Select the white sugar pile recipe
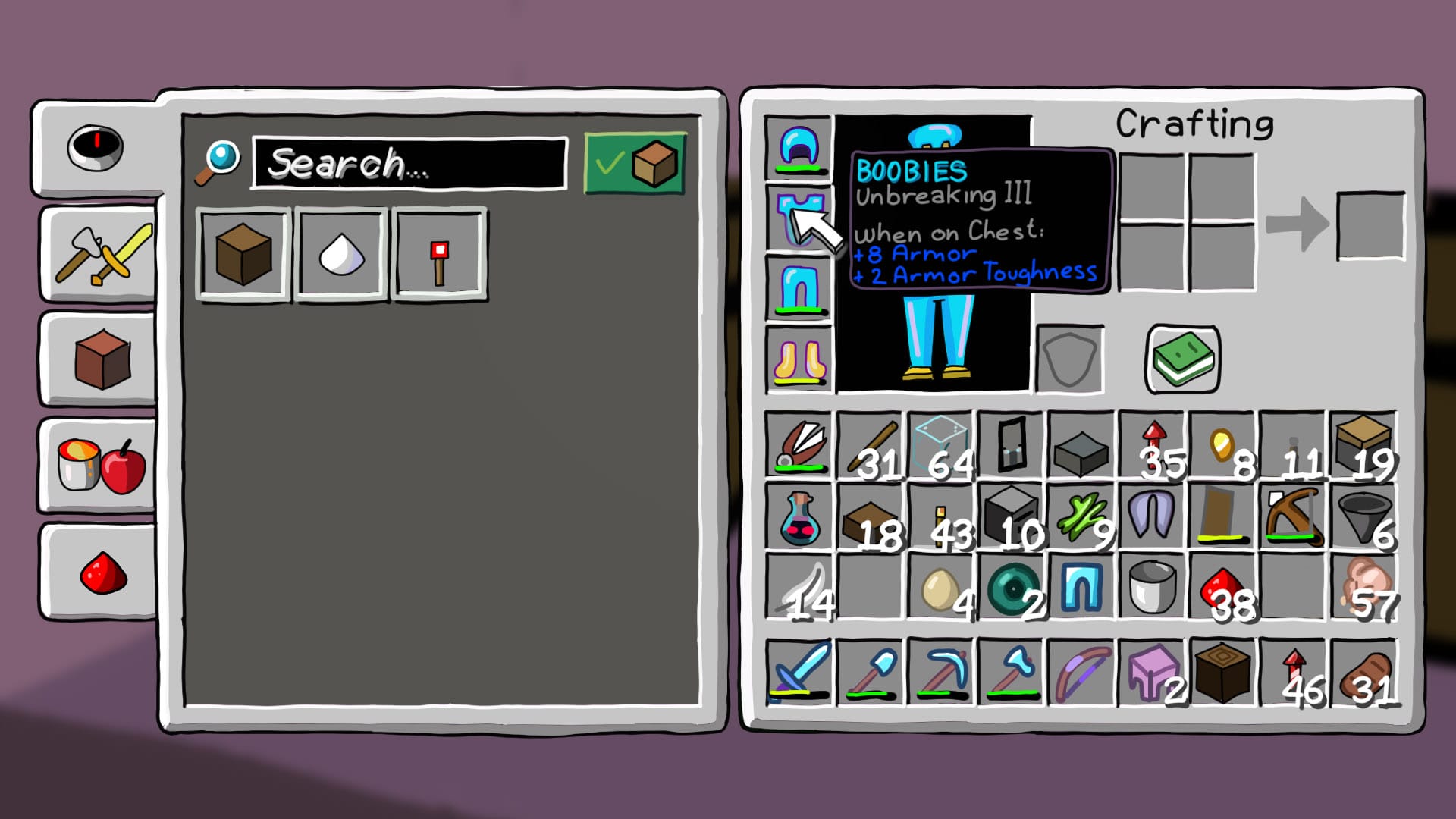Viewport: 1456px width, 819px height. pyautogui.click(x=342, y=255)
